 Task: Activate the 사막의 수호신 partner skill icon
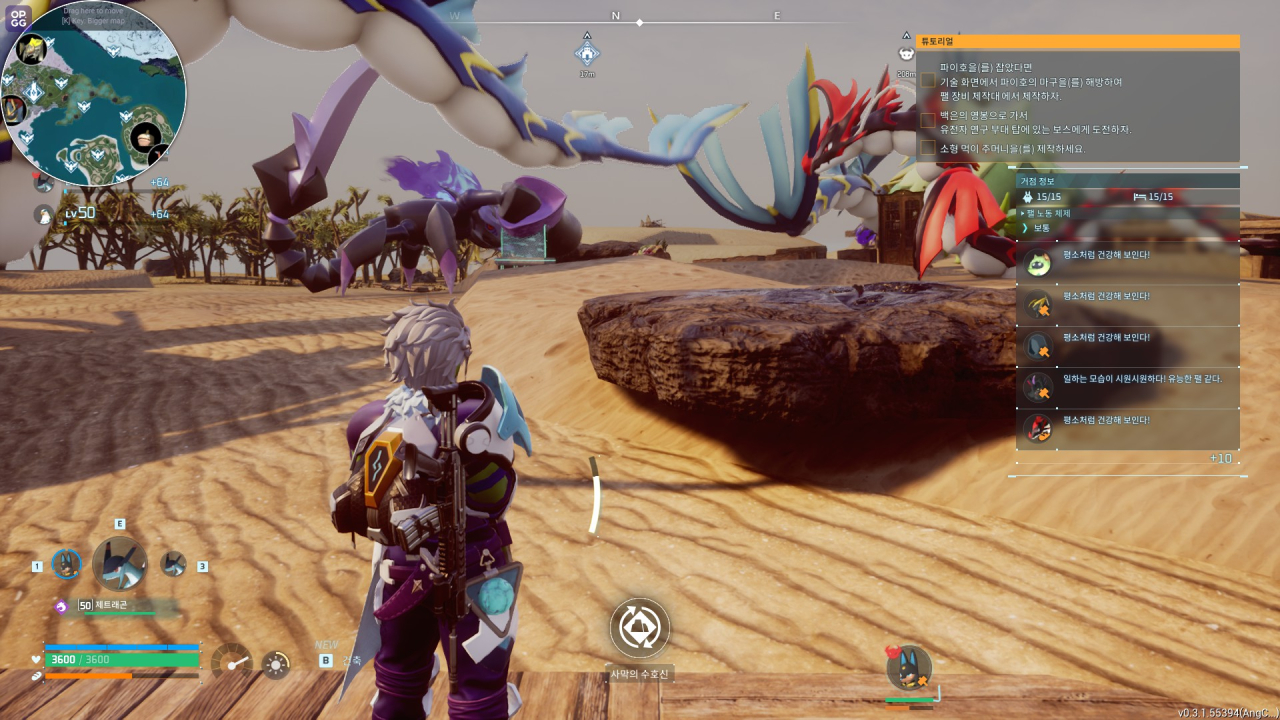(639, 628)
